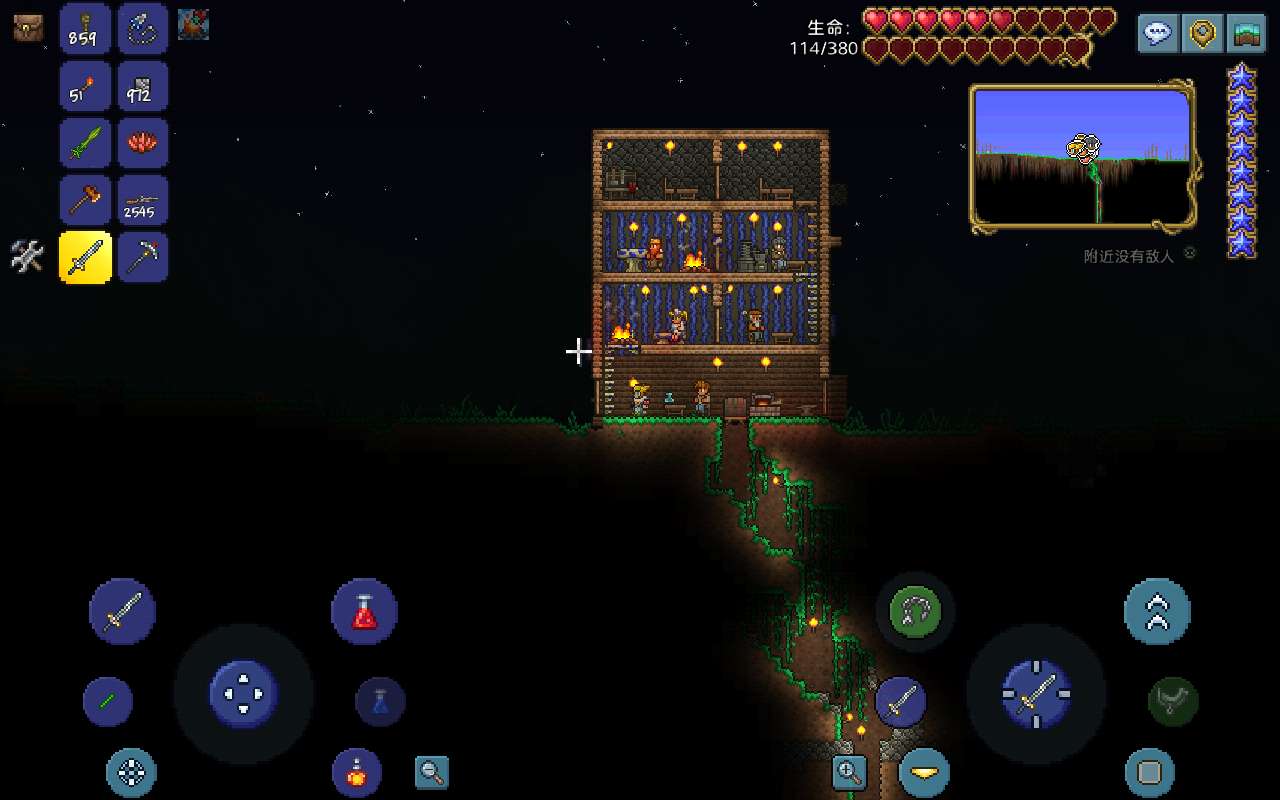The height and width of the screenshot is (800, 1280).
Task: Select the grappling hook hotbar slot
Action: coord(143,28)
